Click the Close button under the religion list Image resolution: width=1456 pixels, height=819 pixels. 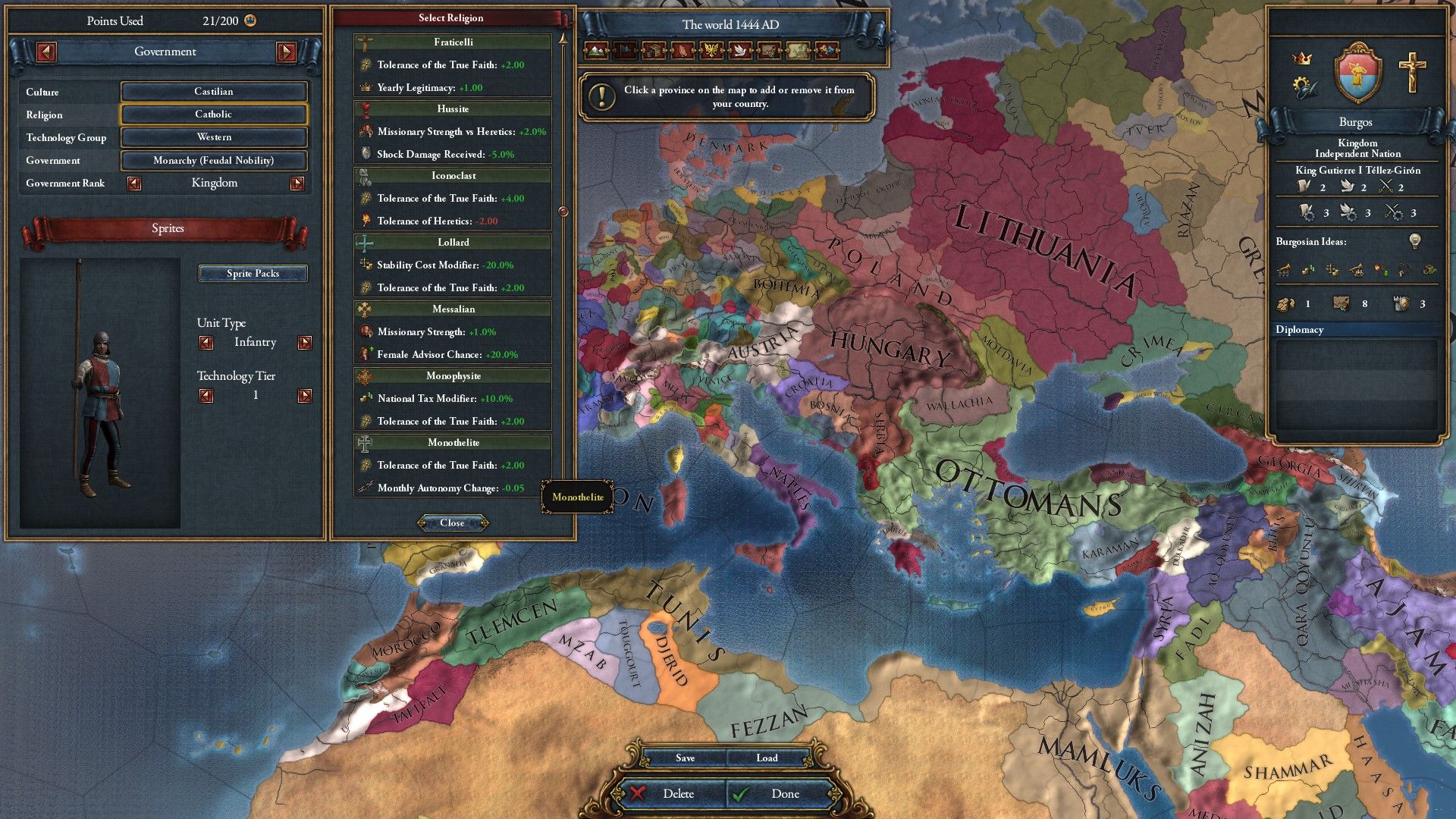(x=453, y=522)
